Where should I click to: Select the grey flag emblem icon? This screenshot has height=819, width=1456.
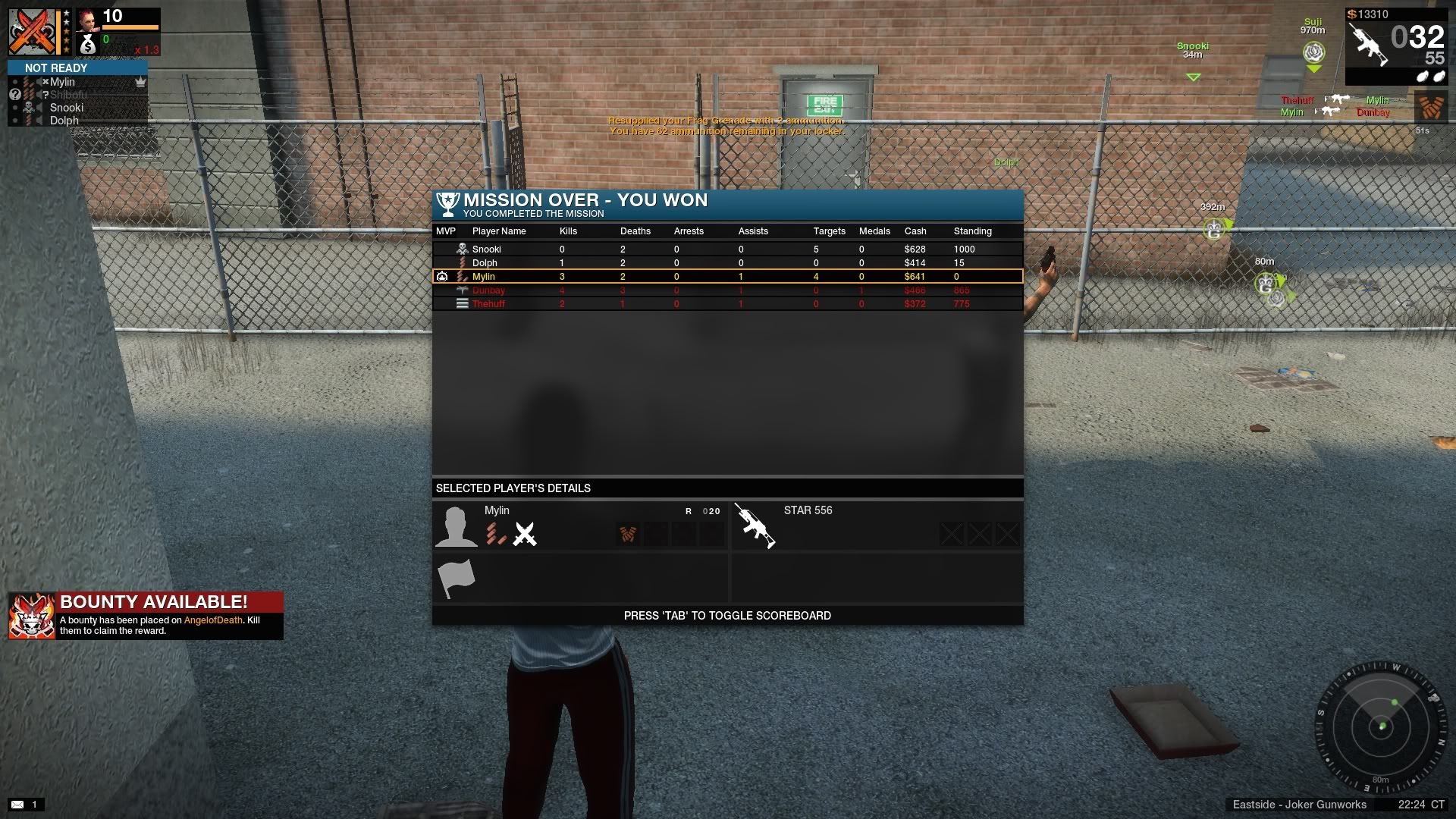[456, 579]
